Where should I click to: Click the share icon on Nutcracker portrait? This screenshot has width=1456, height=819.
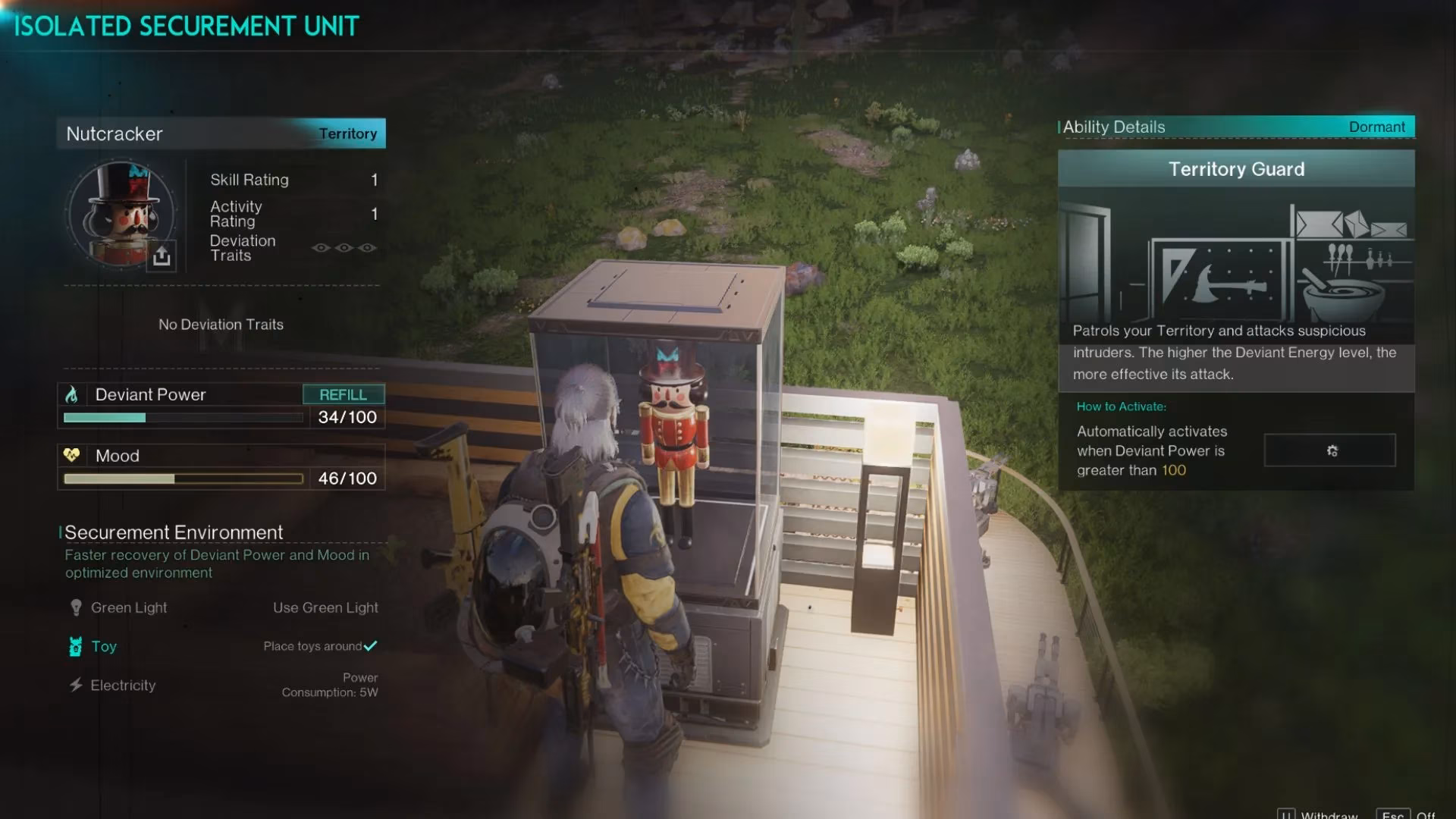click(x=162, y=256)
